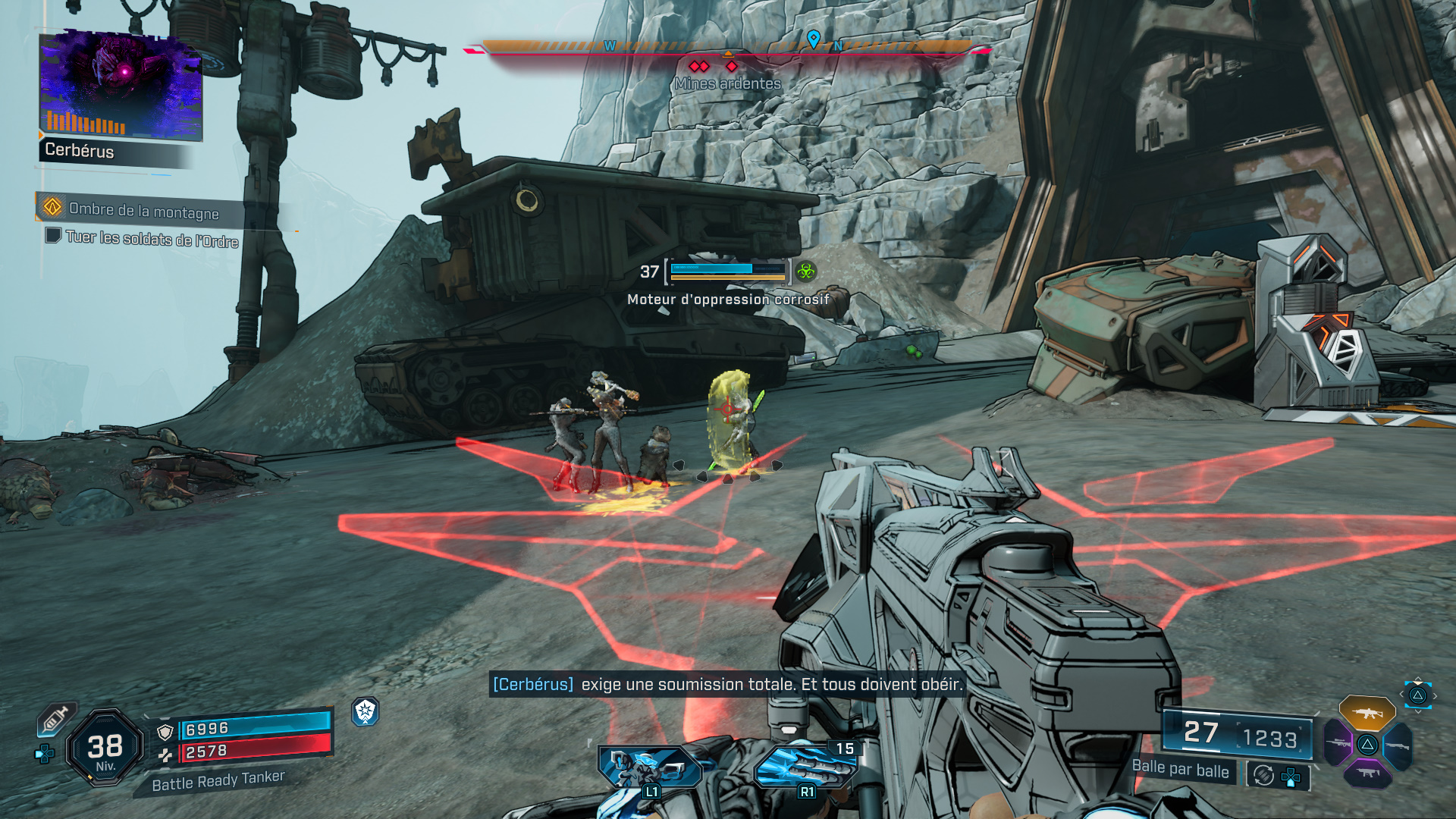Inspect the enemy's corrosive element icon
Viewport: 1456px width, 819px height.
[x=805, y=271]
